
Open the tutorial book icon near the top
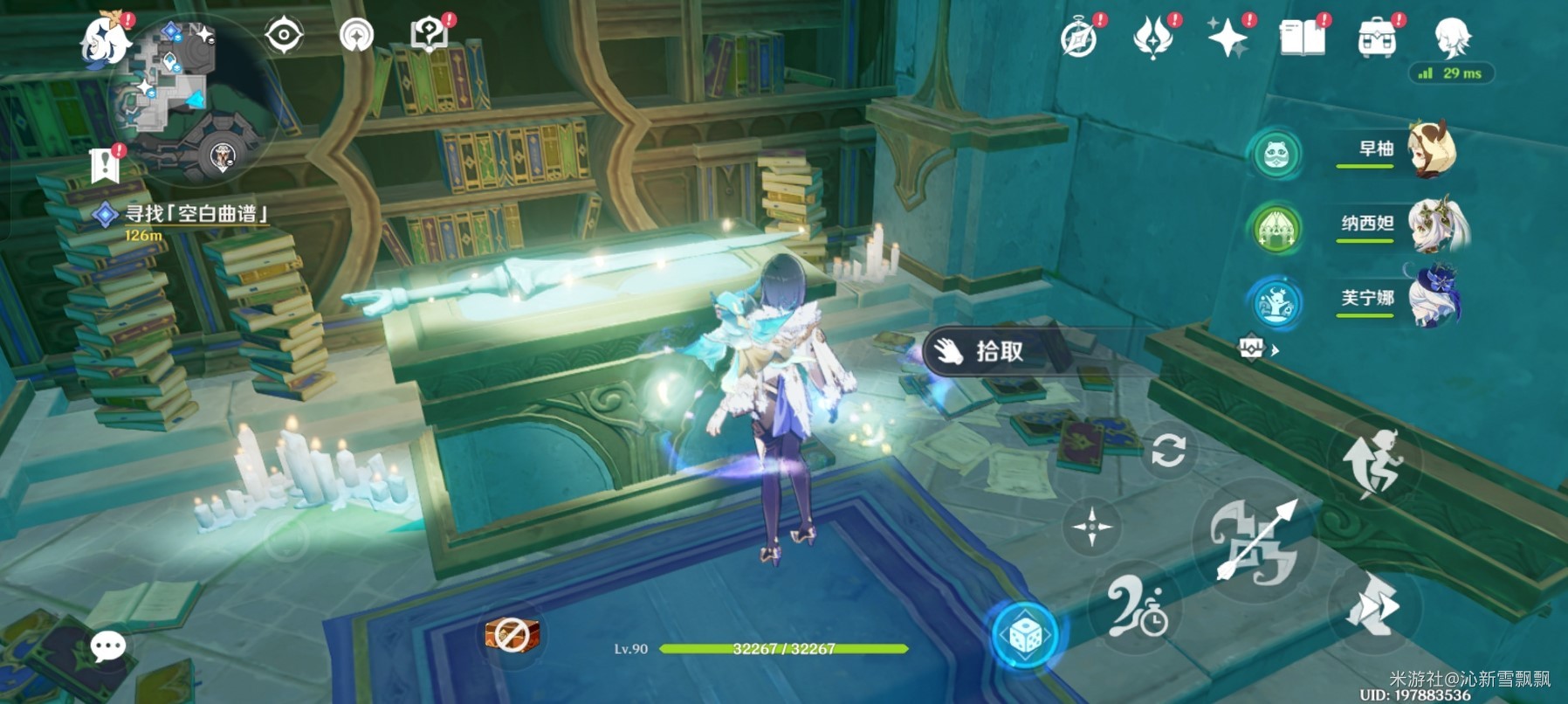coord(428,35)
